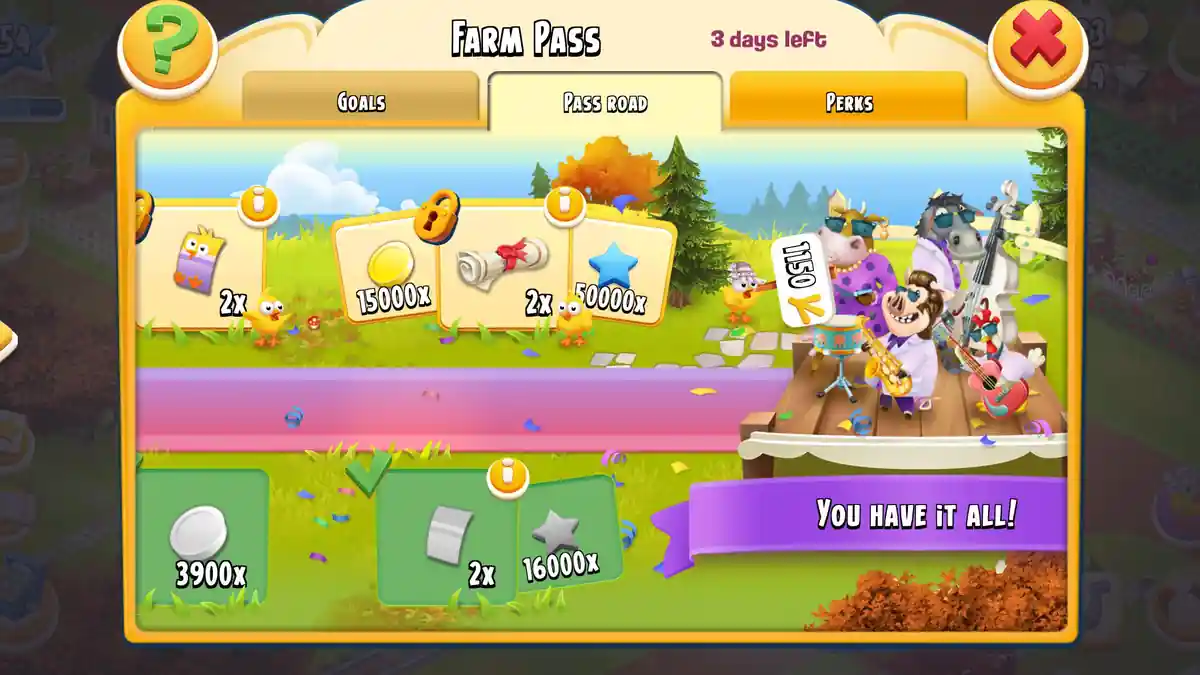Show info for the blue star reward
This screenshot has width=1200, height=675.
click(x=565, y=204)
